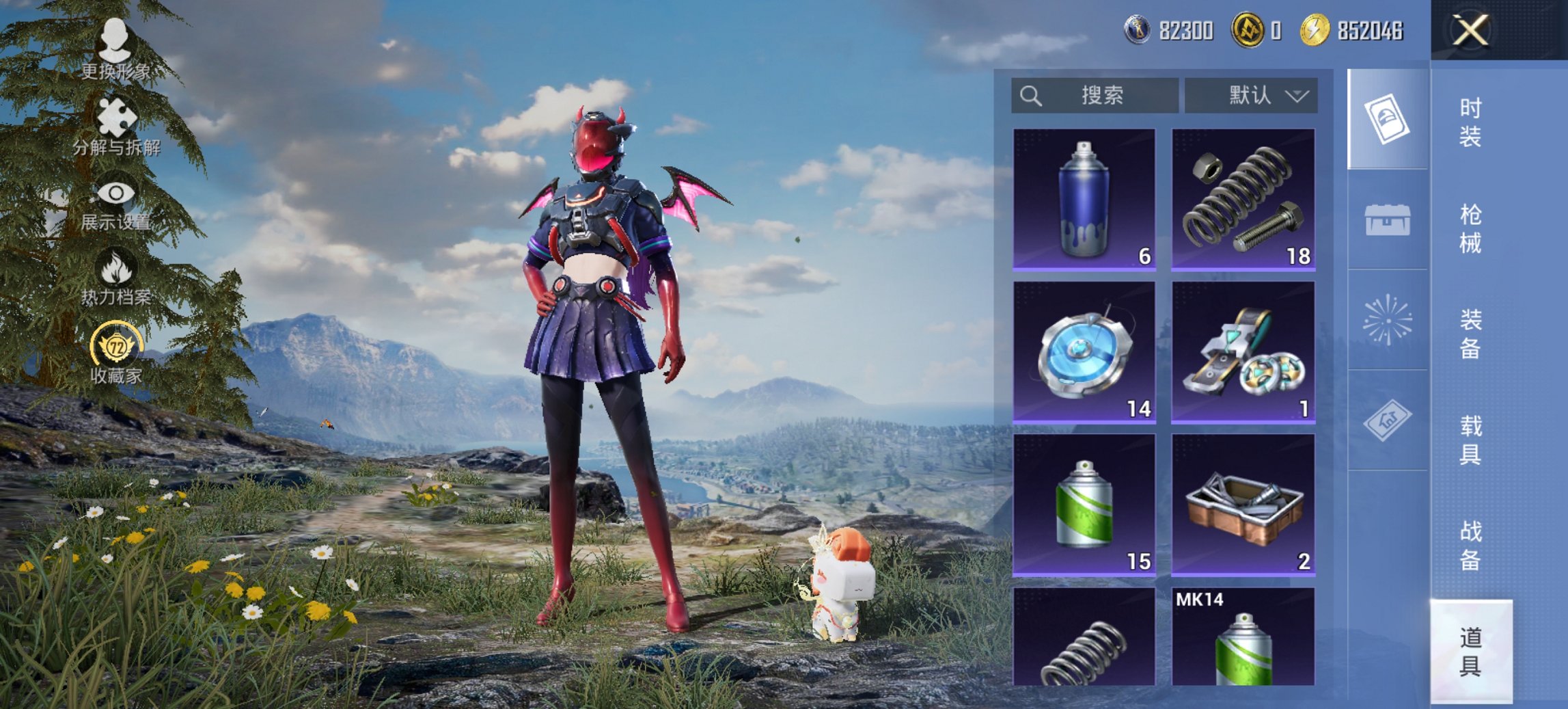Screen dimensions: 1568x709
Task: Open the 枪械 firearms tab
Action: (x=1470, y=228)
